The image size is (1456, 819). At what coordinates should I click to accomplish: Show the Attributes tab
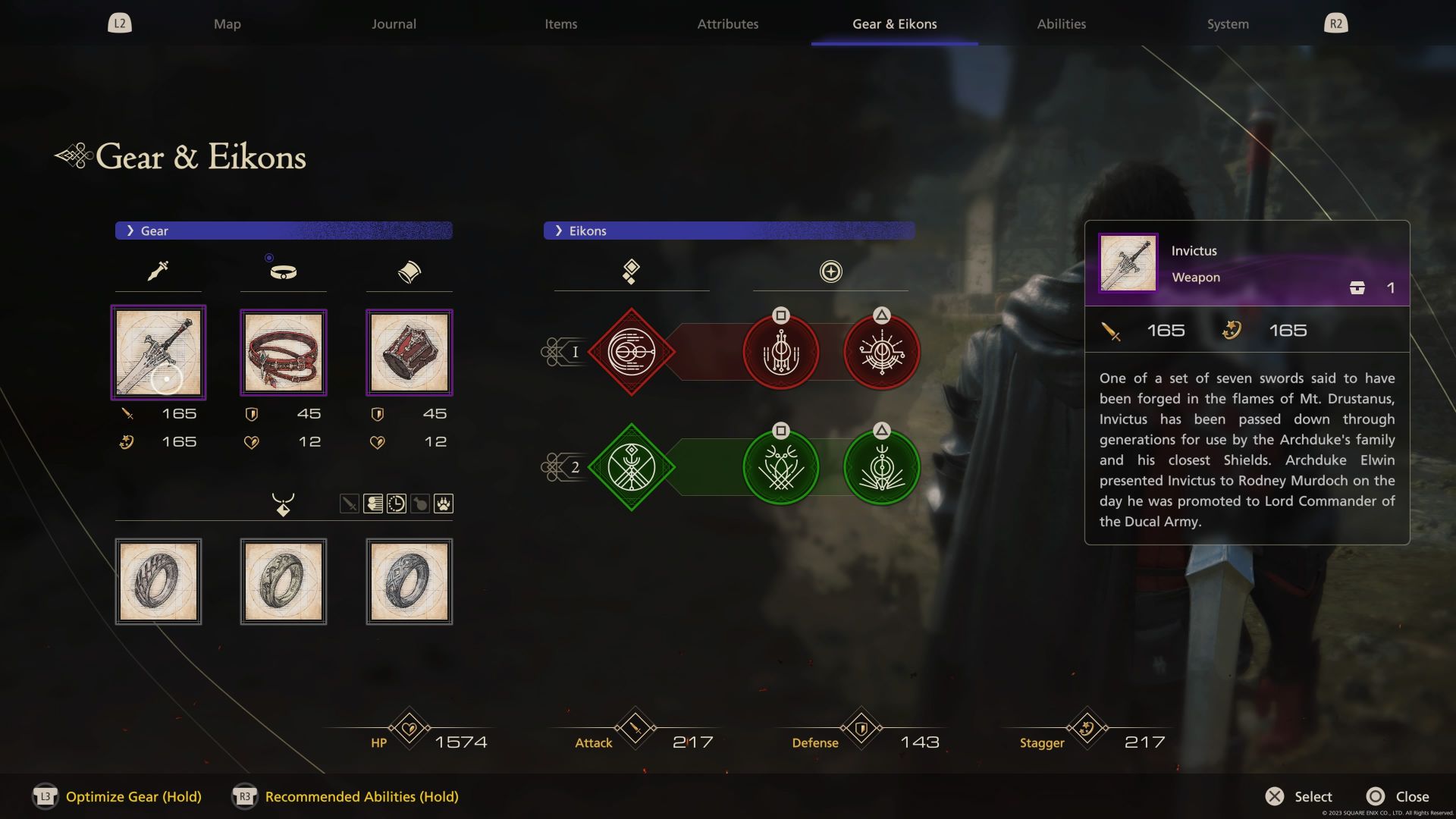727,24
